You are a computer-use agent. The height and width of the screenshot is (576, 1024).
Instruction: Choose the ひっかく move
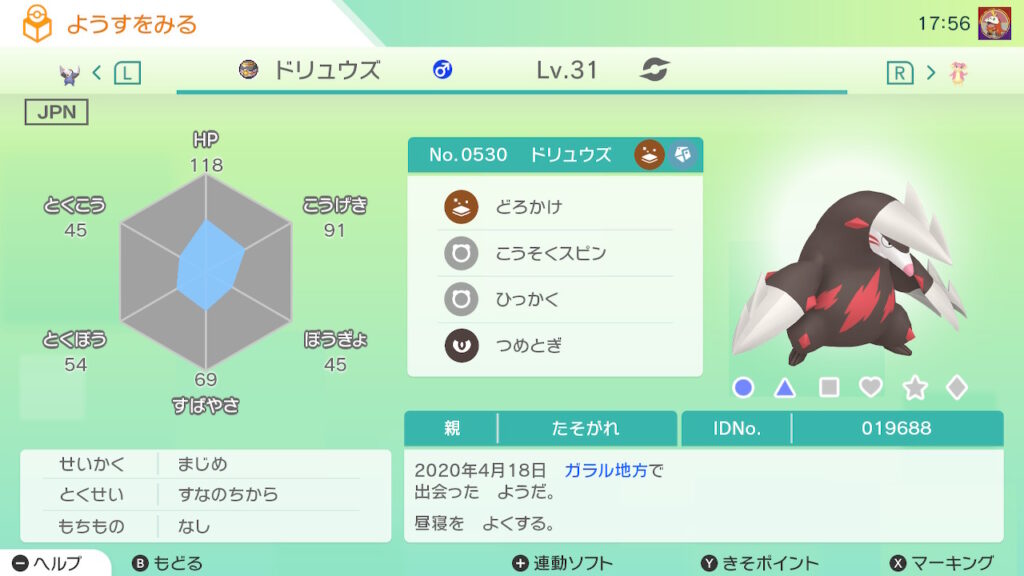555,300
